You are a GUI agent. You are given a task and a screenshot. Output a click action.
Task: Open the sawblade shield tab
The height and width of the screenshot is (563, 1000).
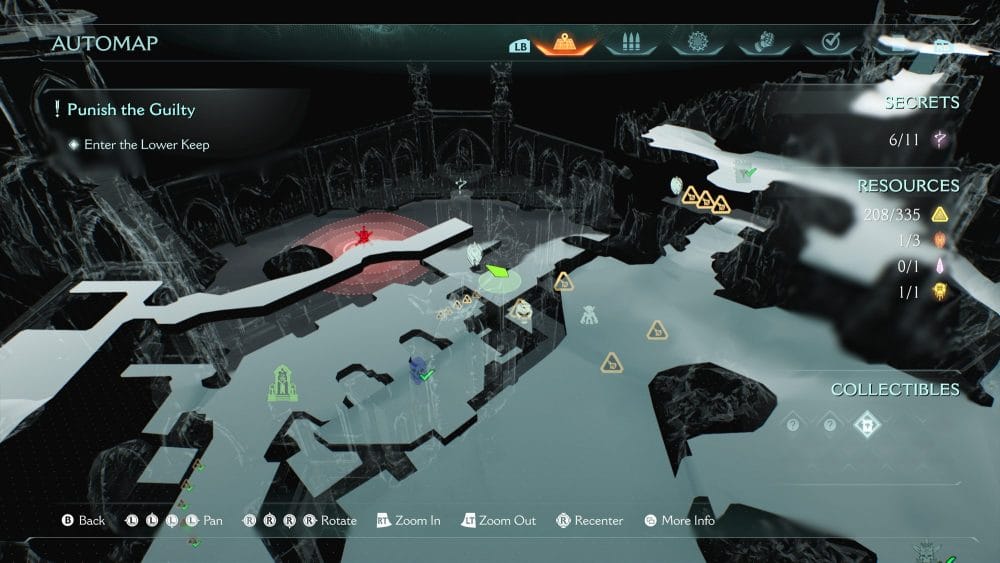point(697,44)
